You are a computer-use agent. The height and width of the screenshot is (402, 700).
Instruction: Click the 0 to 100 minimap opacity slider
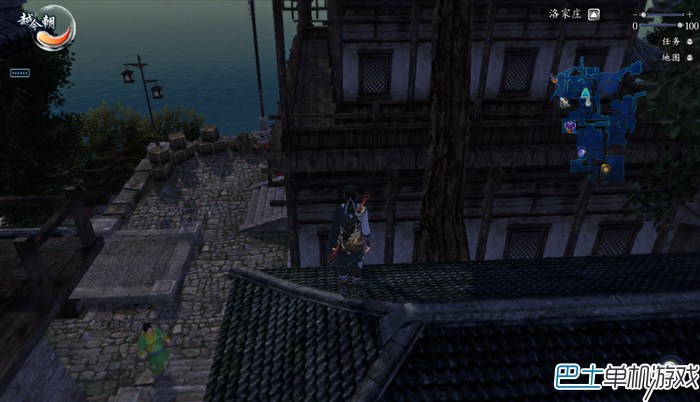tap(663, 27)
